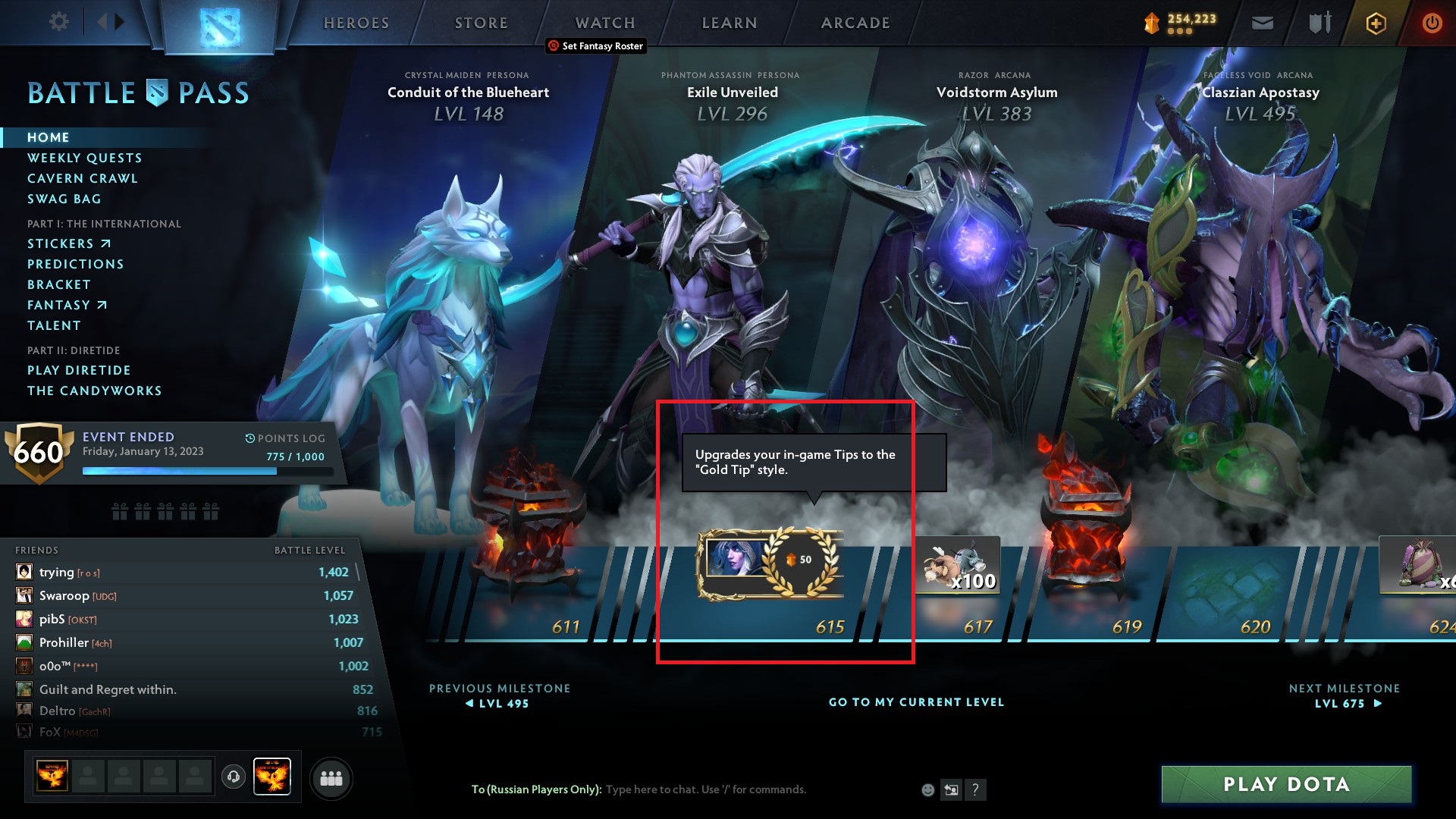Toggle voice chat with the headset icon

tap(233, 777)
